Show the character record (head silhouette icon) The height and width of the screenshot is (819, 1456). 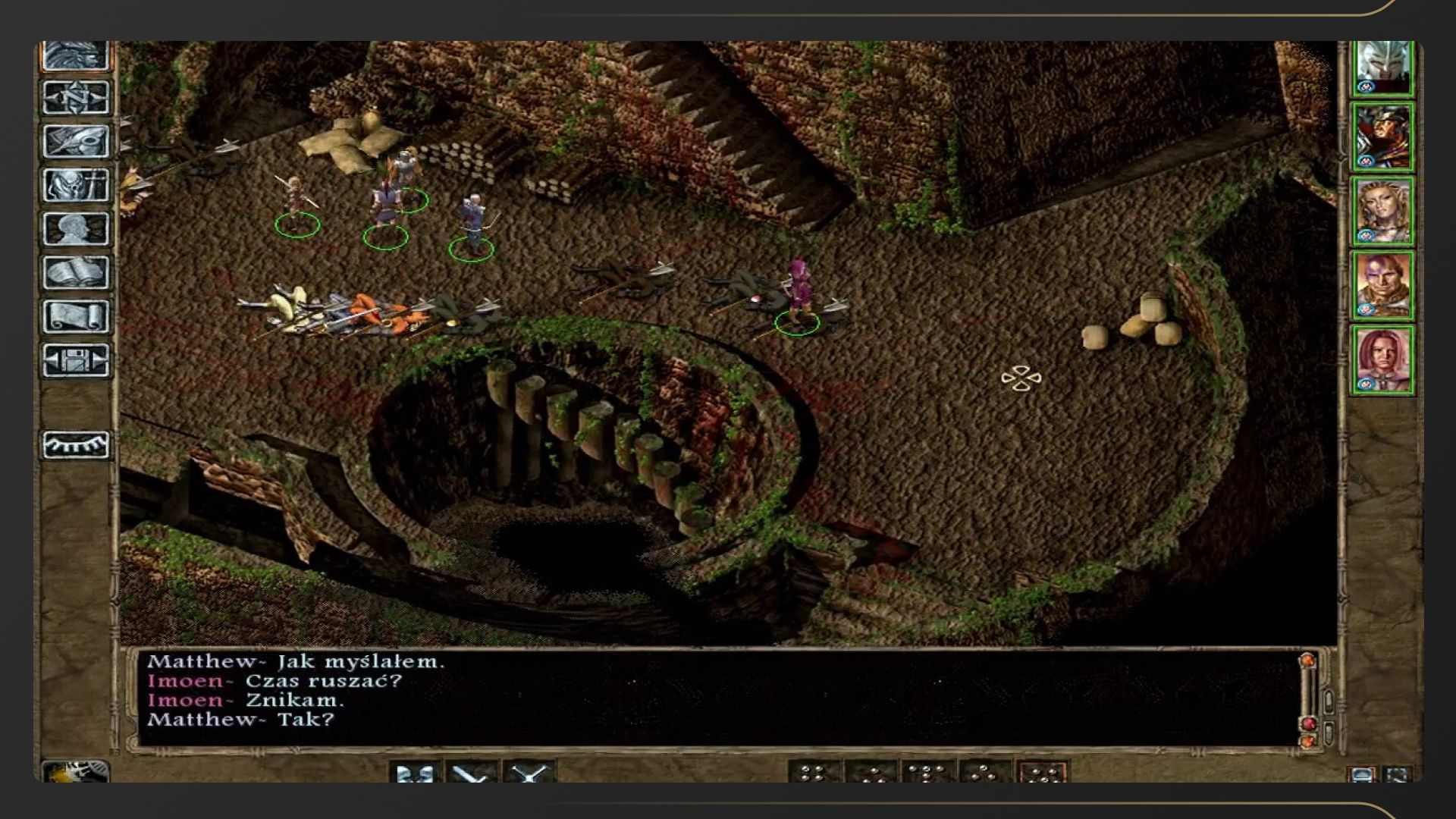(76, 229)
